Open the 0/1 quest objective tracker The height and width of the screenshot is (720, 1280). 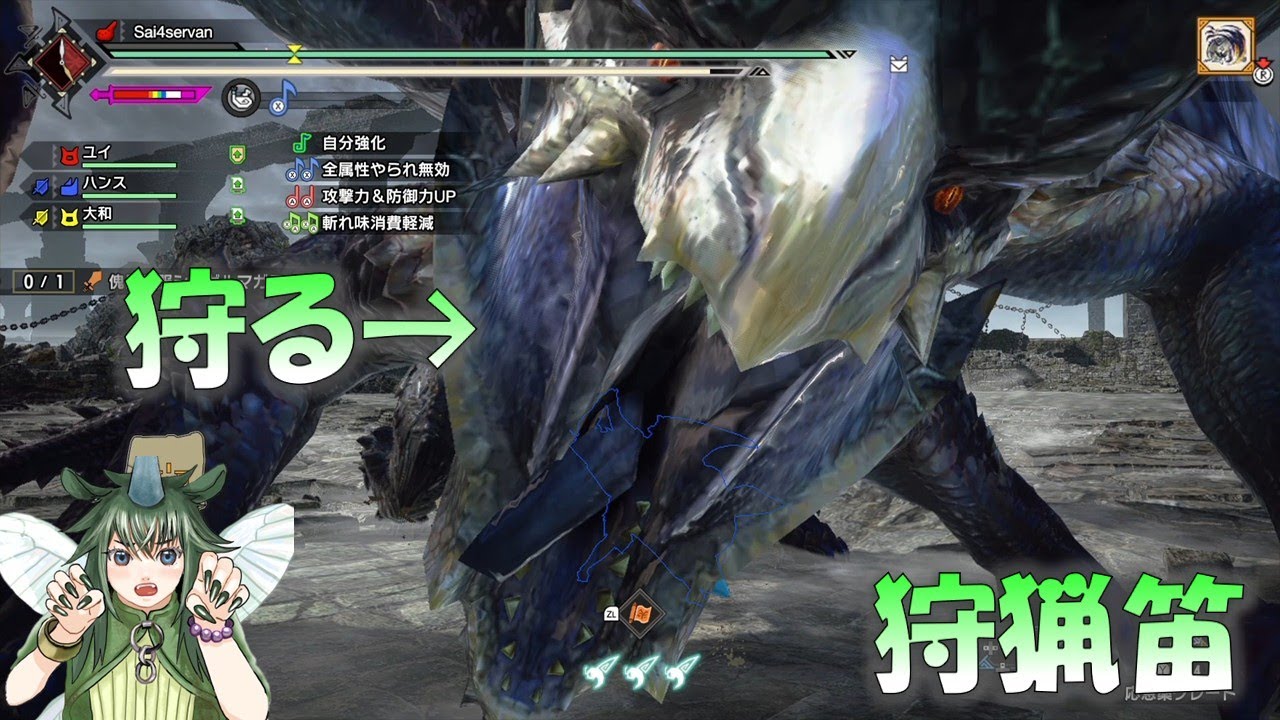pos(43,282)
